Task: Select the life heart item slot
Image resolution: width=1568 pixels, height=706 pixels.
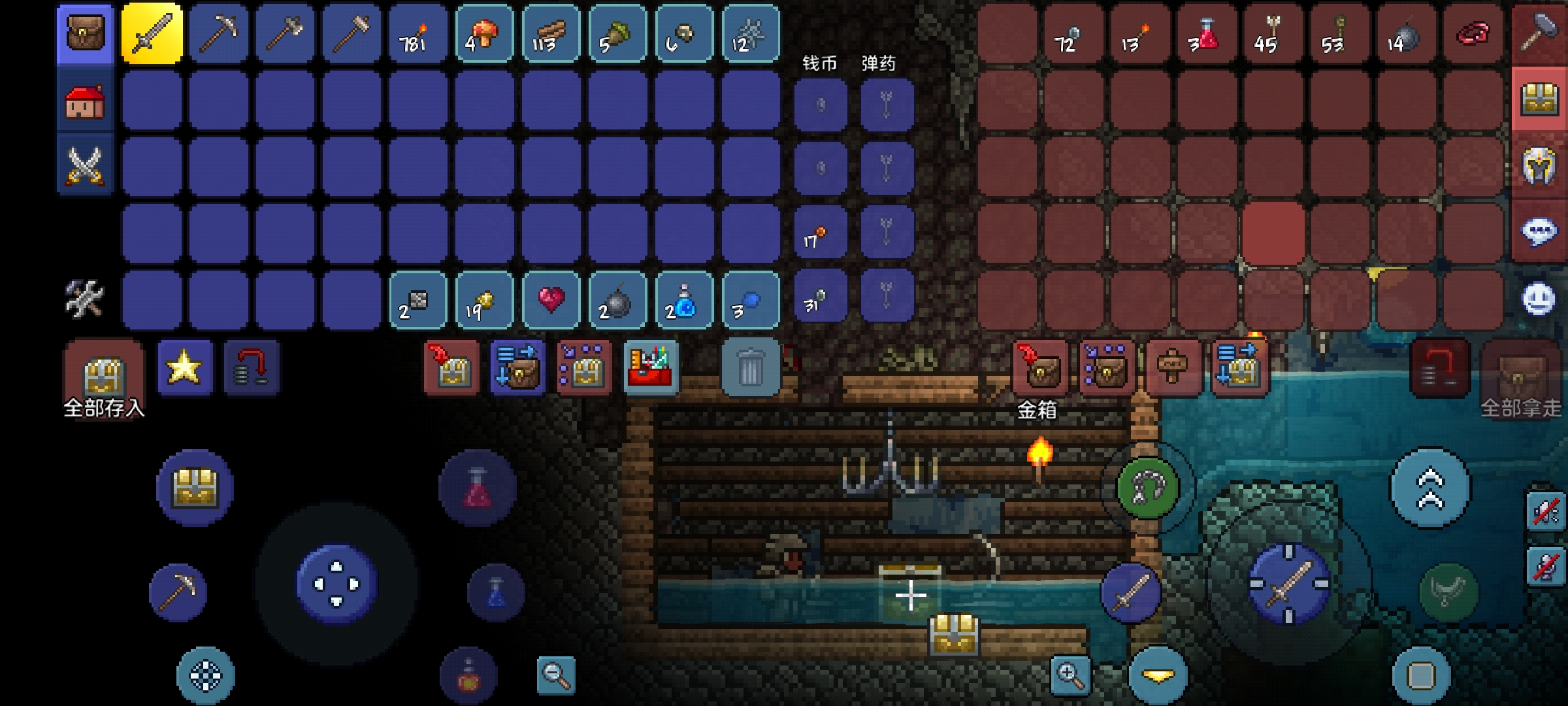Action: click(x=551, y=300)
